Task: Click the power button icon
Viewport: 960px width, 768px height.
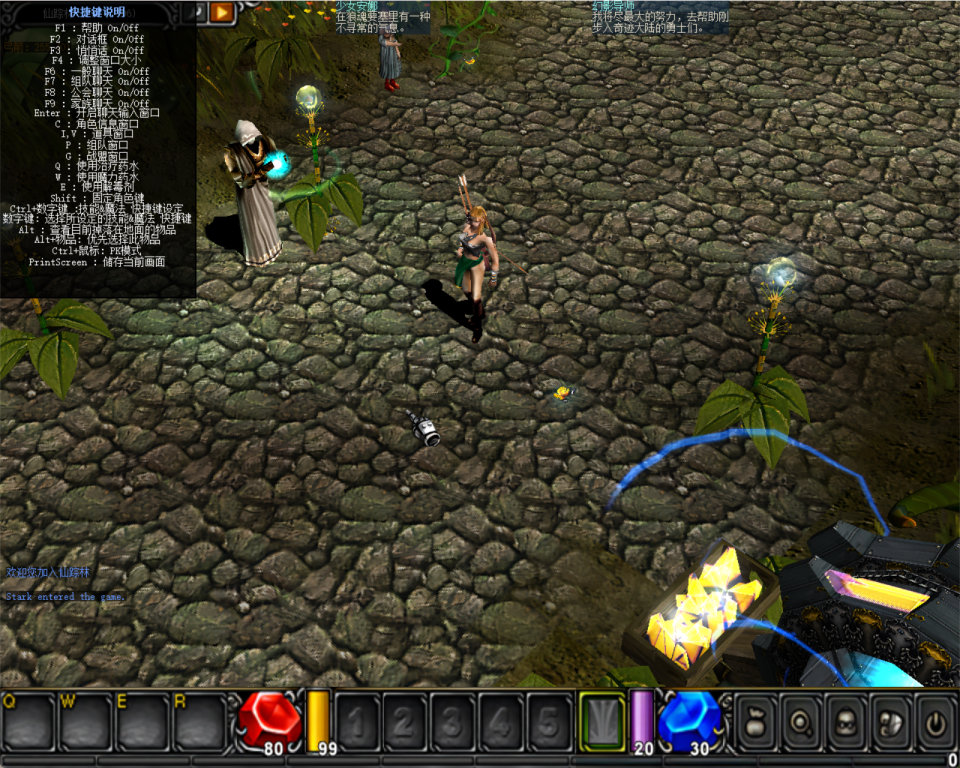Action: (933, 720)
